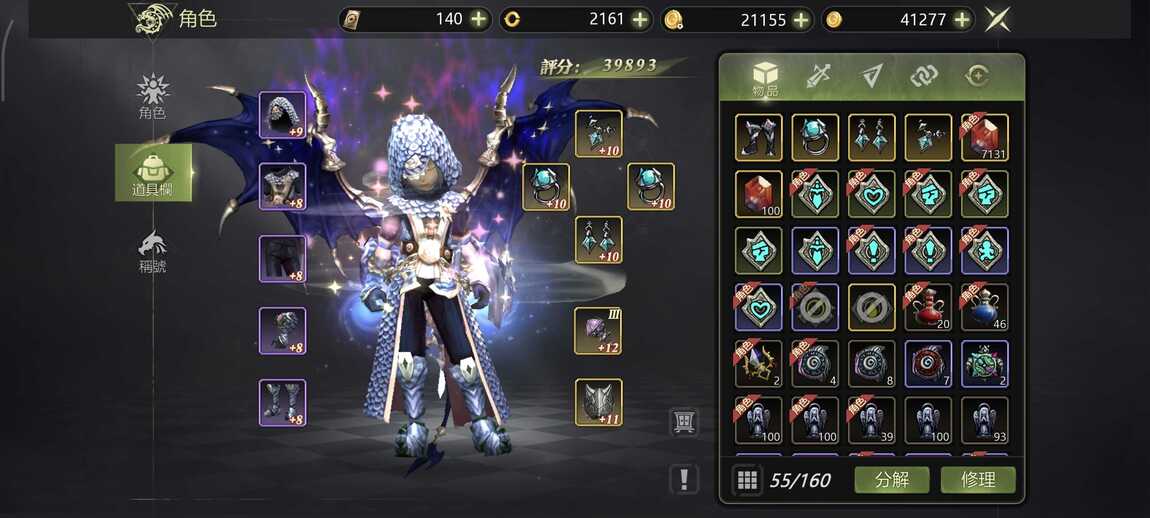Click the 修理 repair button
This screenshot has width=1150, height=518.
977,479
